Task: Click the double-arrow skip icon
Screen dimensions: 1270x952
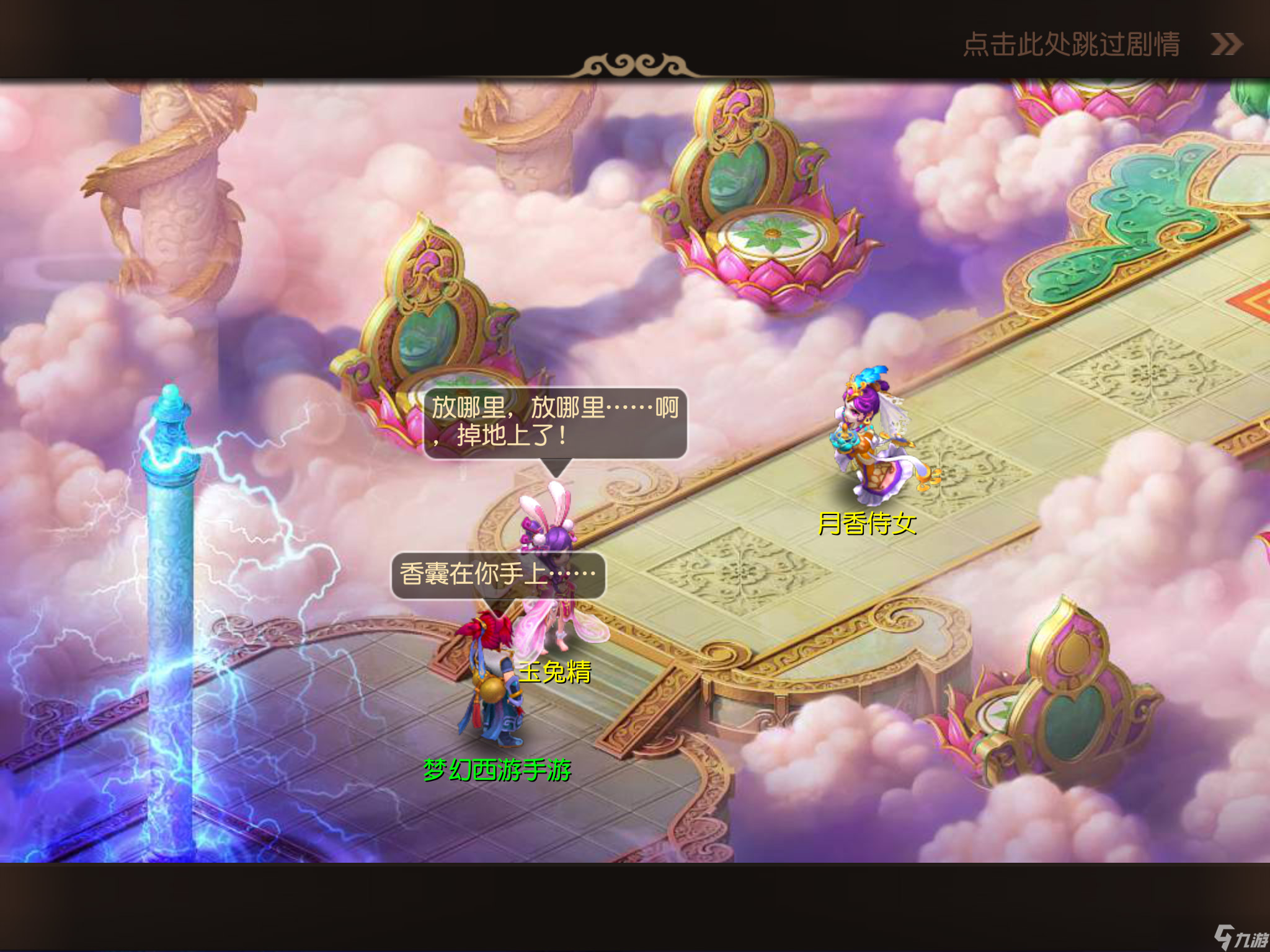Action: 1225,44
